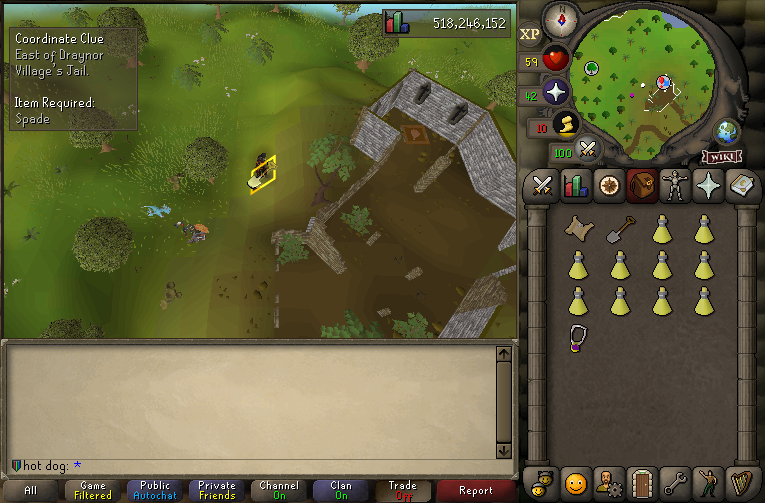Open the Settings wrench tab
765x503 pixels.
click(676, 481)
